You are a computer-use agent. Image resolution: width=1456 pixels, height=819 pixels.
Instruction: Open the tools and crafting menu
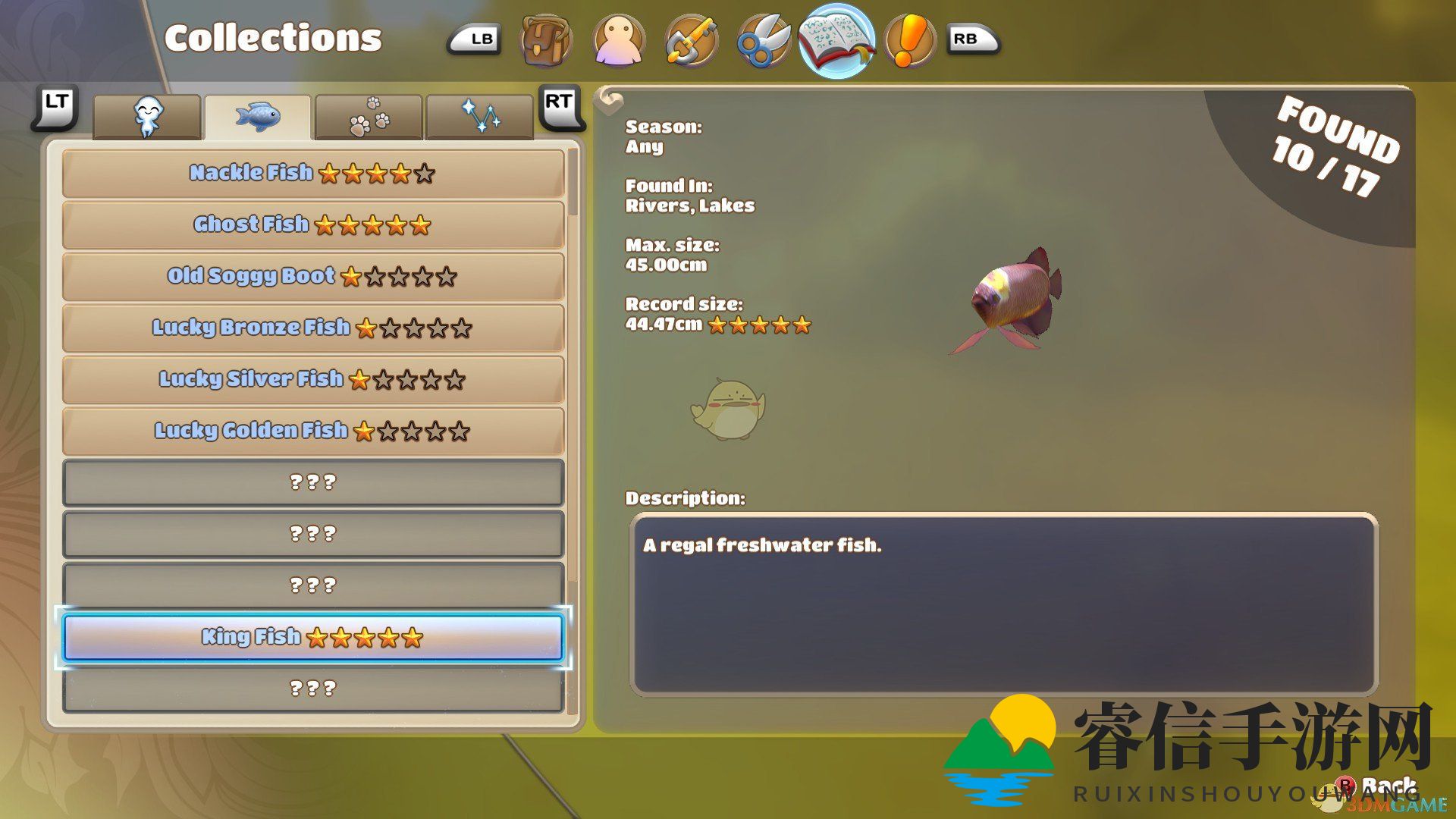click(691, 40)
